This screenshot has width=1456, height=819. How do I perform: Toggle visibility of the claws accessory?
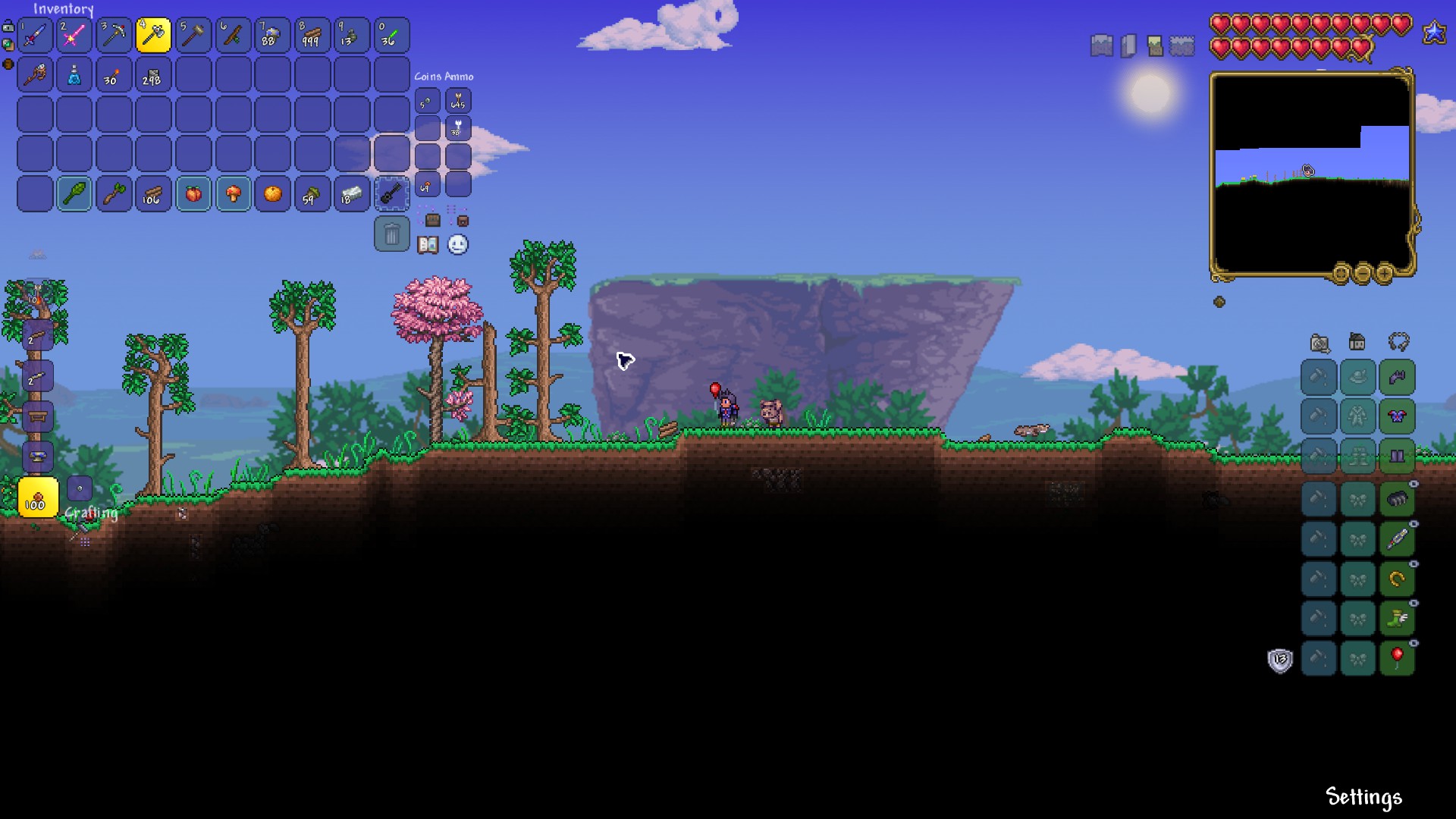[x=1413, y=483]
